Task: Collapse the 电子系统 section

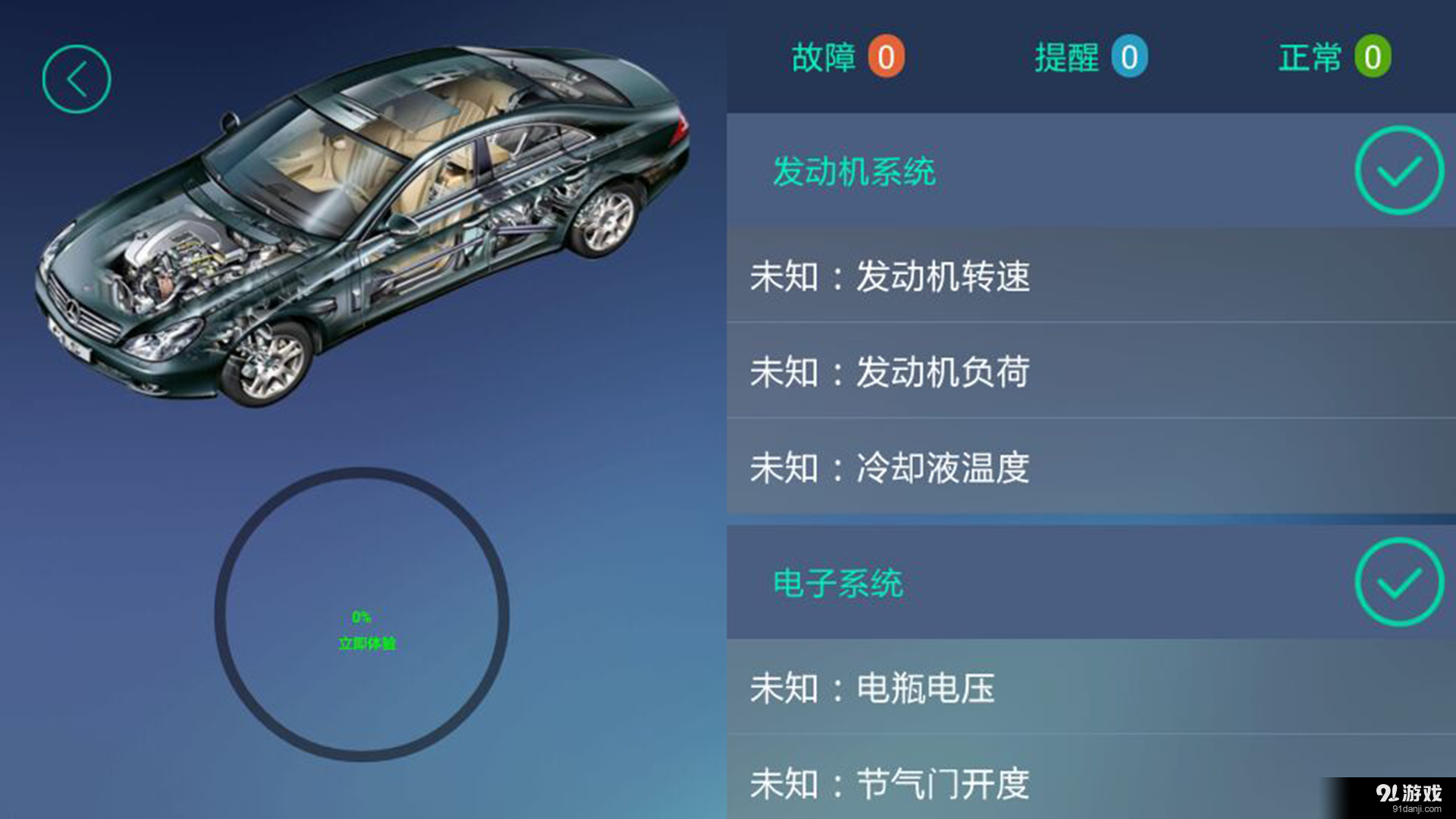Action: pyautogui.click(x=838, y=584)
